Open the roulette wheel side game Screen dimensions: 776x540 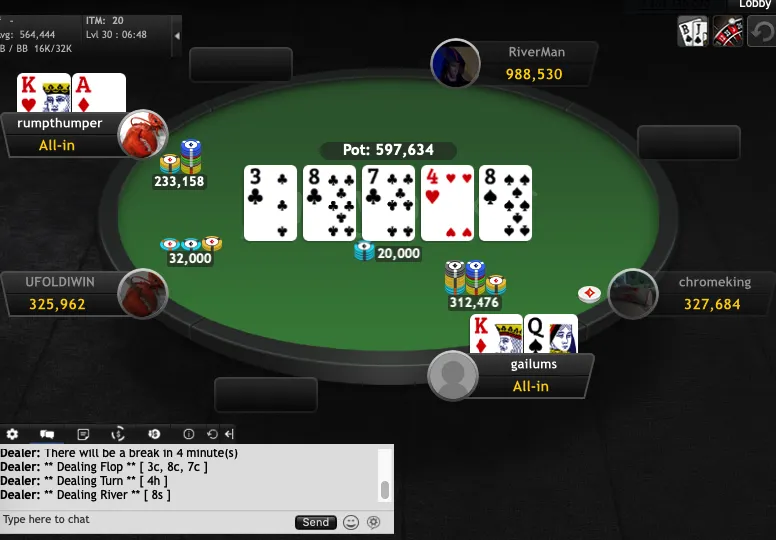click(x=727, y=31)
